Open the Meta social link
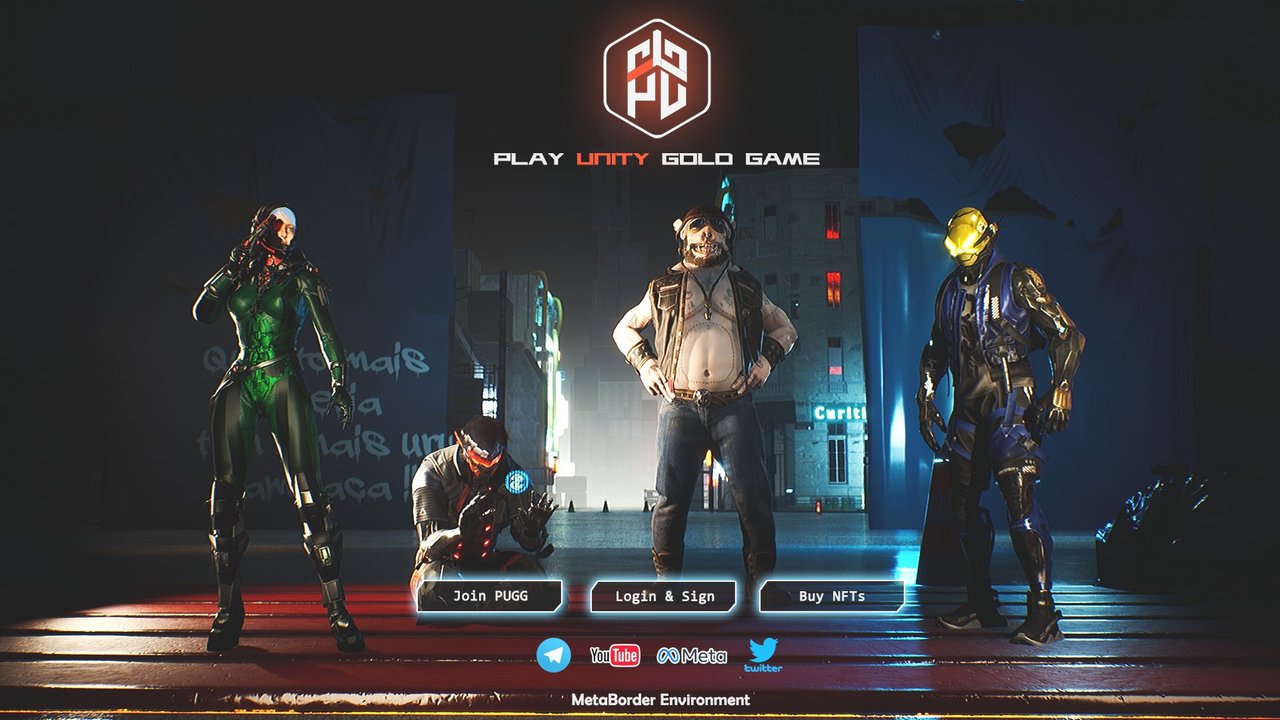 tap(692, 656)
